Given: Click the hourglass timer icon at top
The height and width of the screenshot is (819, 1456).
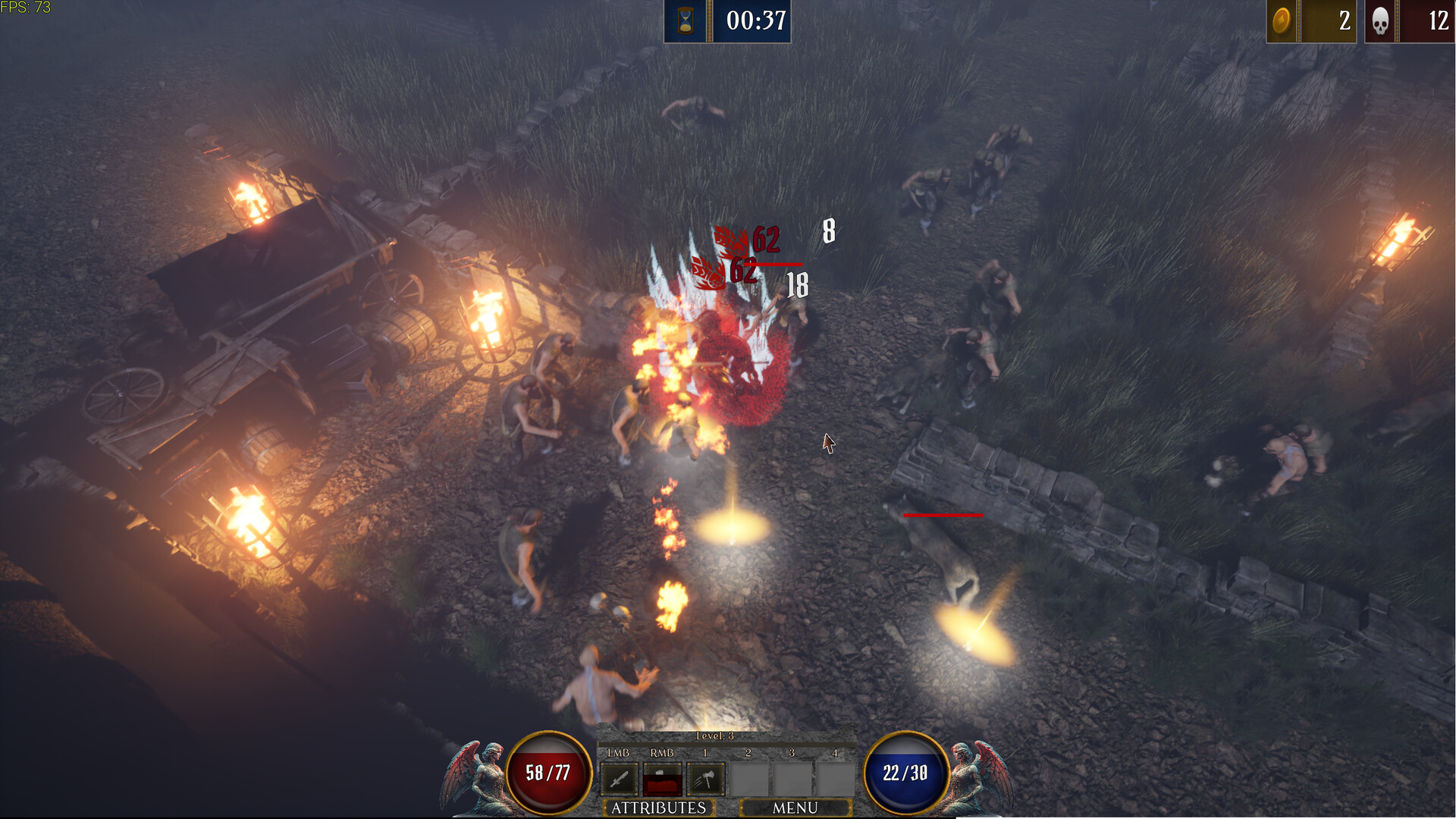Looking at the screenshot, I should 685,21.
